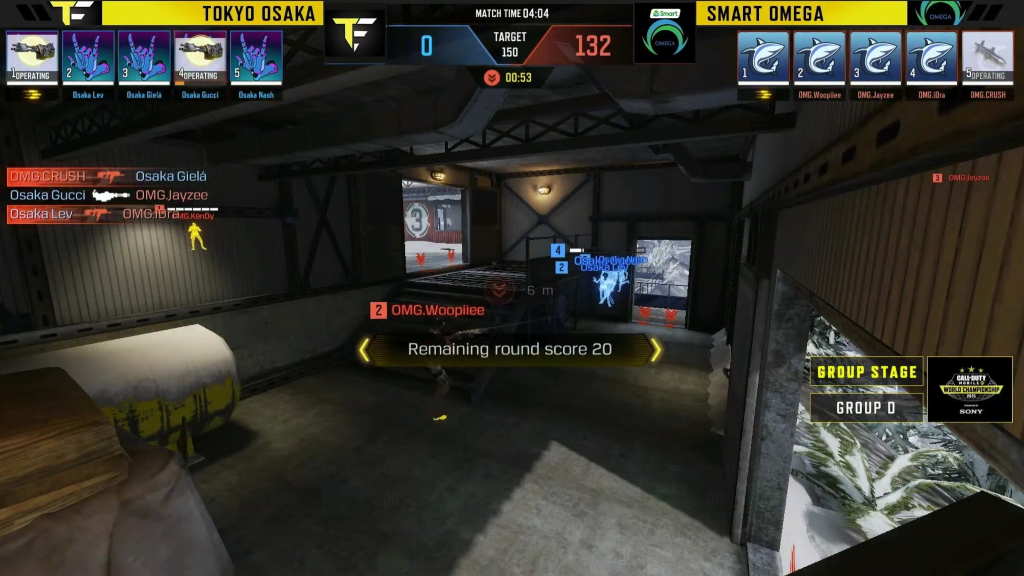
Task: Select the Osaka Lev kill feed row
Action: click(x=108, y=214)
